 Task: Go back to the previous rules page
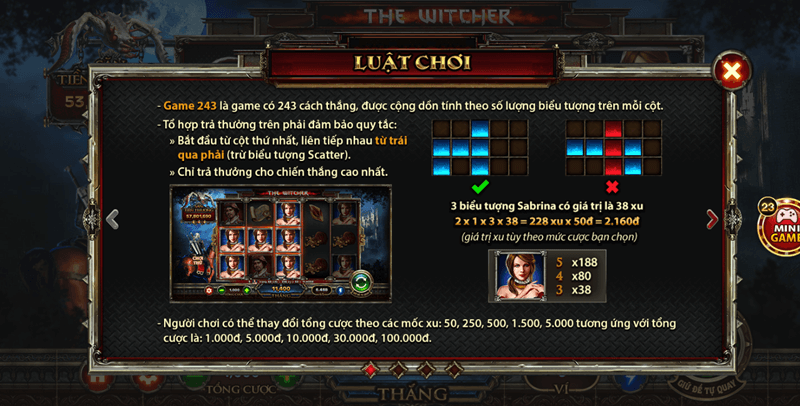[x=112, y=218]
